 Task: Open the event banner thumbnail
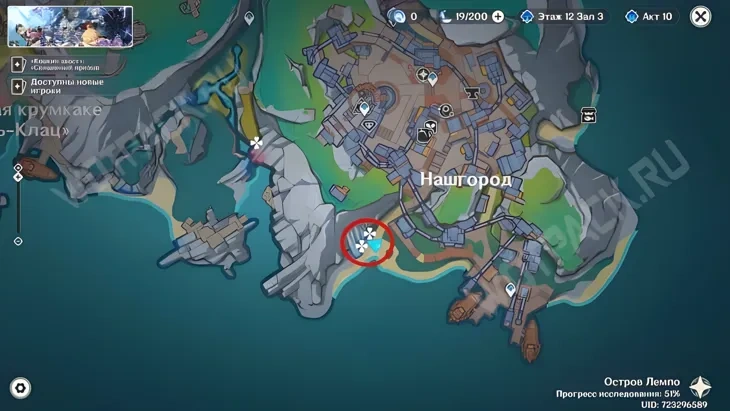click(x=70, y=27)
